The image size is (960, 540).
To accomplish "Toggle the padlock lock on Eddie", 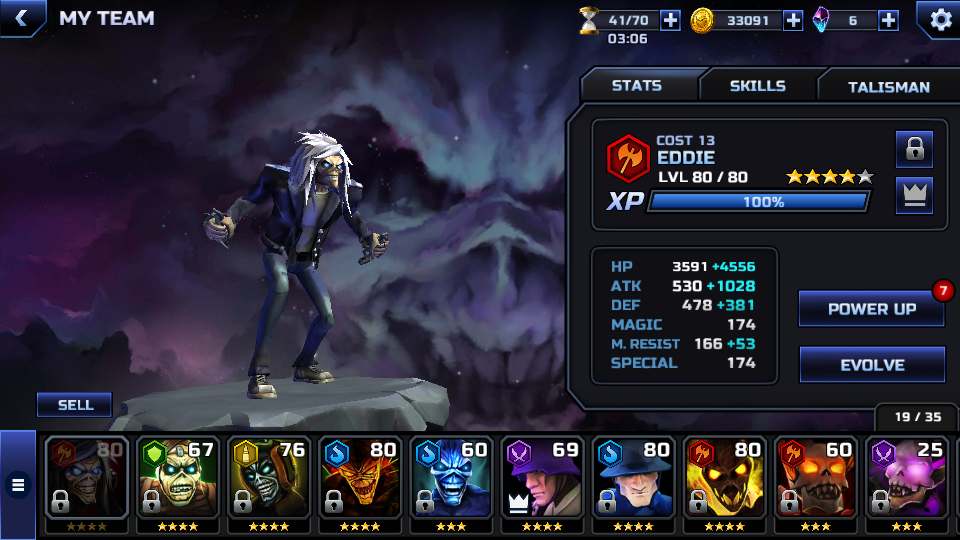I will tap(914, 150).
